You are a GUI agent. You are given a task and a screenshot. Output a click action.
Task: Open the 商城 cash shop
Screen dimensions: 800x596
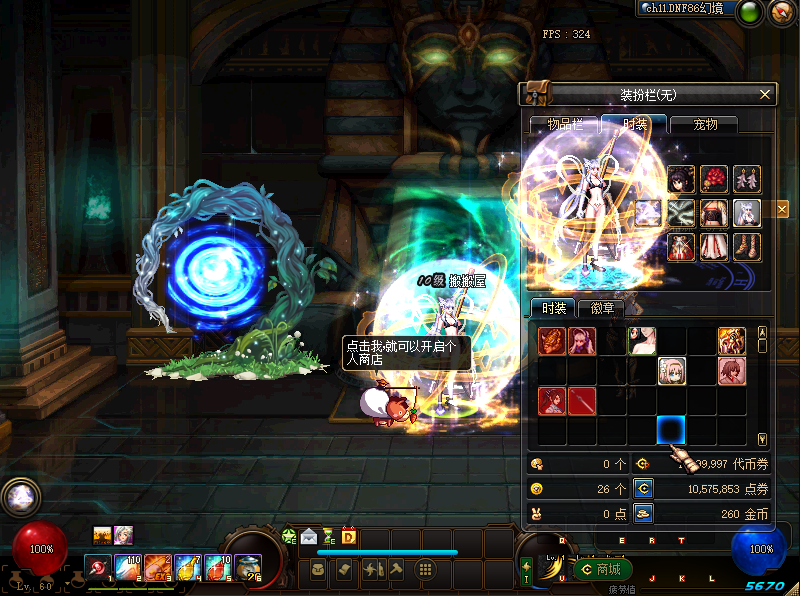pyautogui.click(x=602, y=569)
